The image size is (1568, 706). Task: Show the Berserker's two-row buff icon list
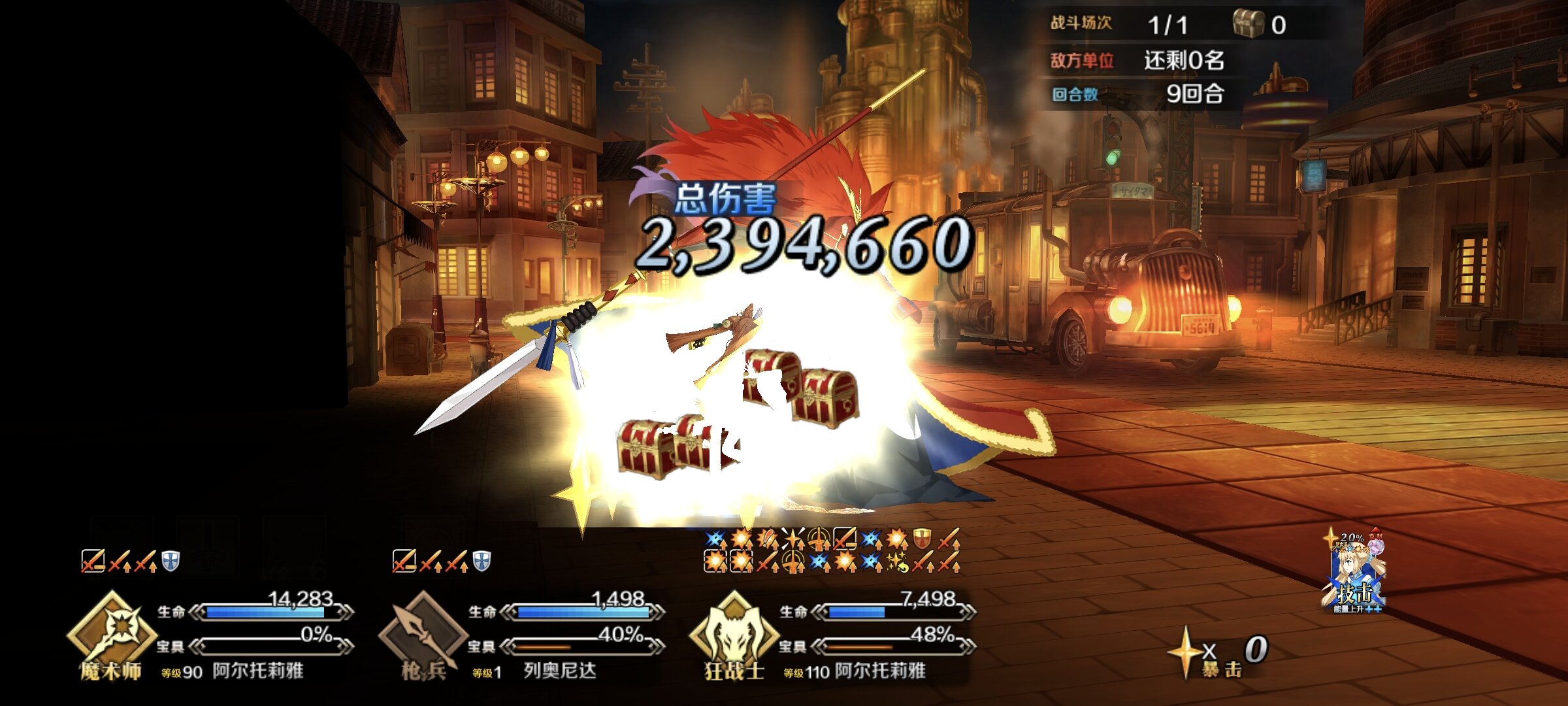[832, 550]
